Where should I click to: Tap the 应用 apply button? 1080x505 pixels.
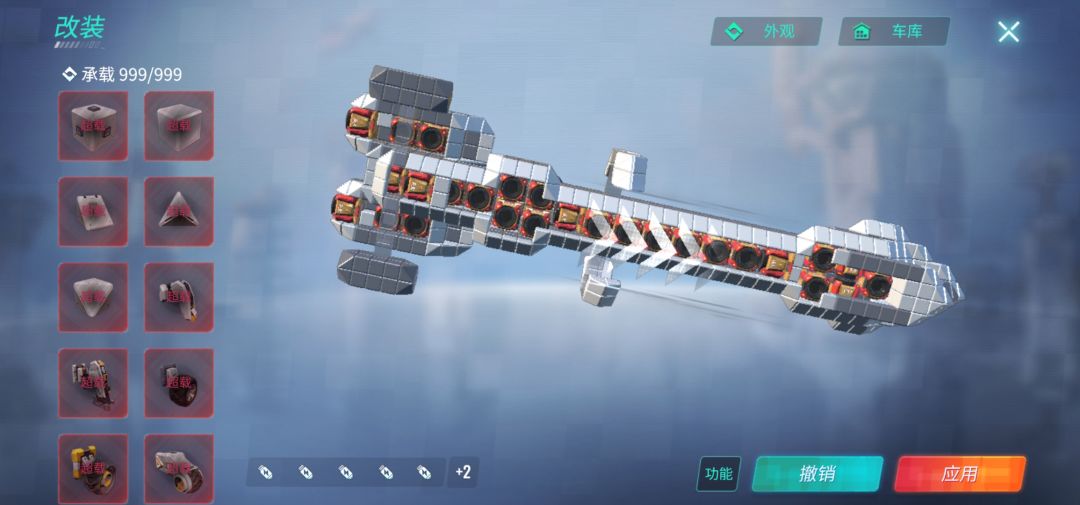(x=960, y=473)
